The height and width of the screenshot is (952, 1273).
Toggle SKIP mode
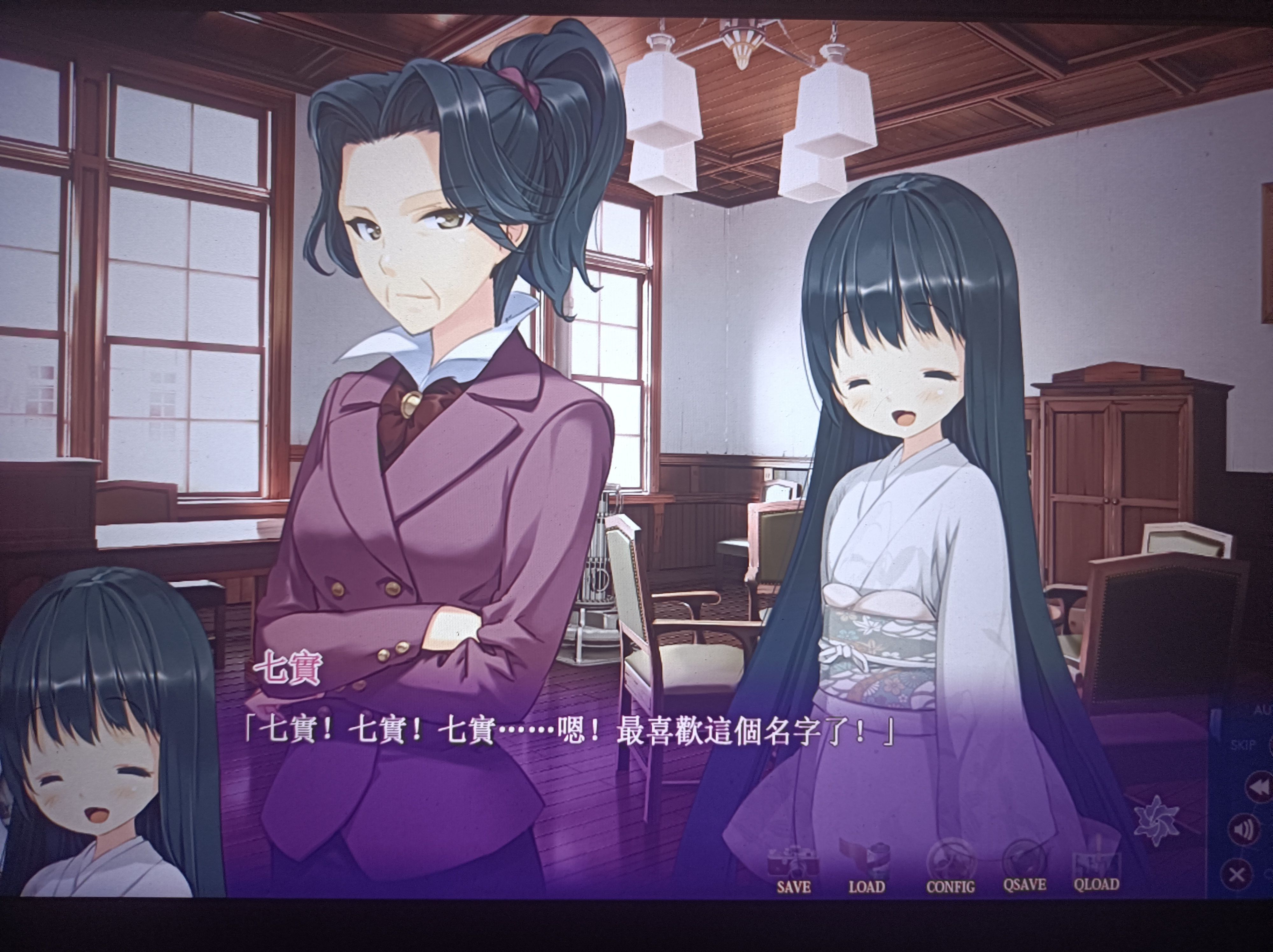click(1244, 745)
